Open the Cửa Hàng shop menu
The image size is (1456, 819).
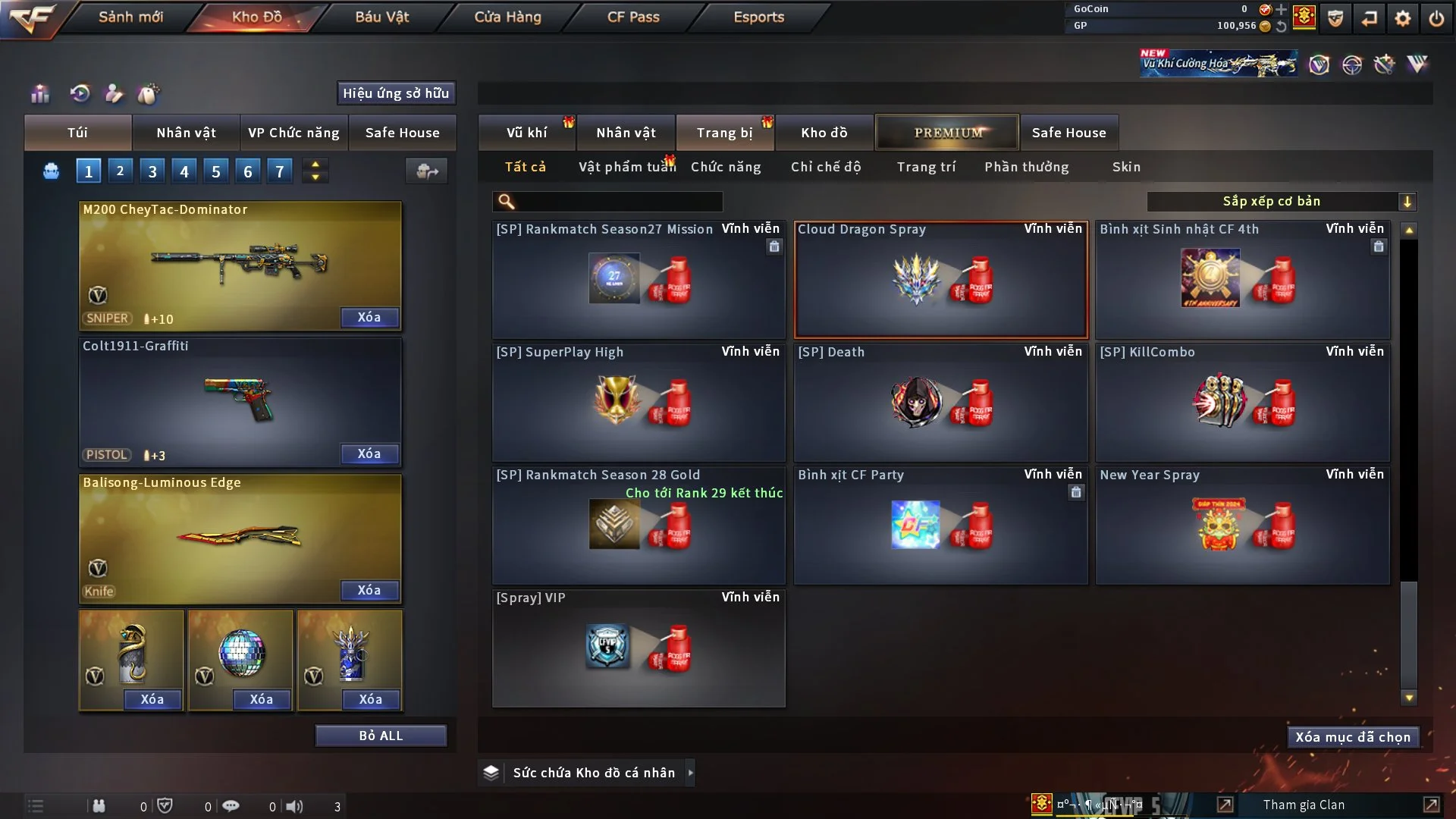507,17
